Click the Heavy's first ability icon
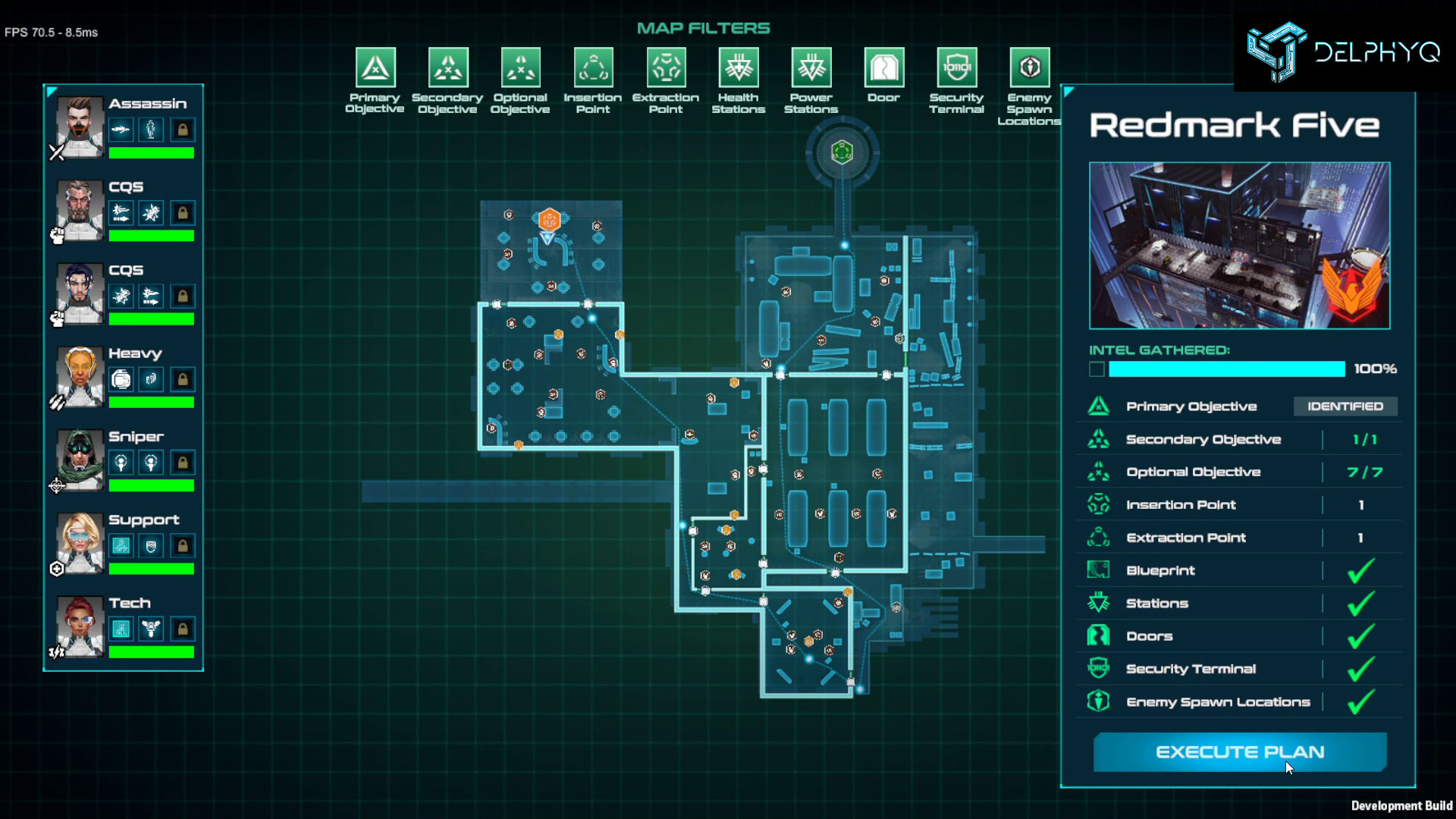 (121, 379)
